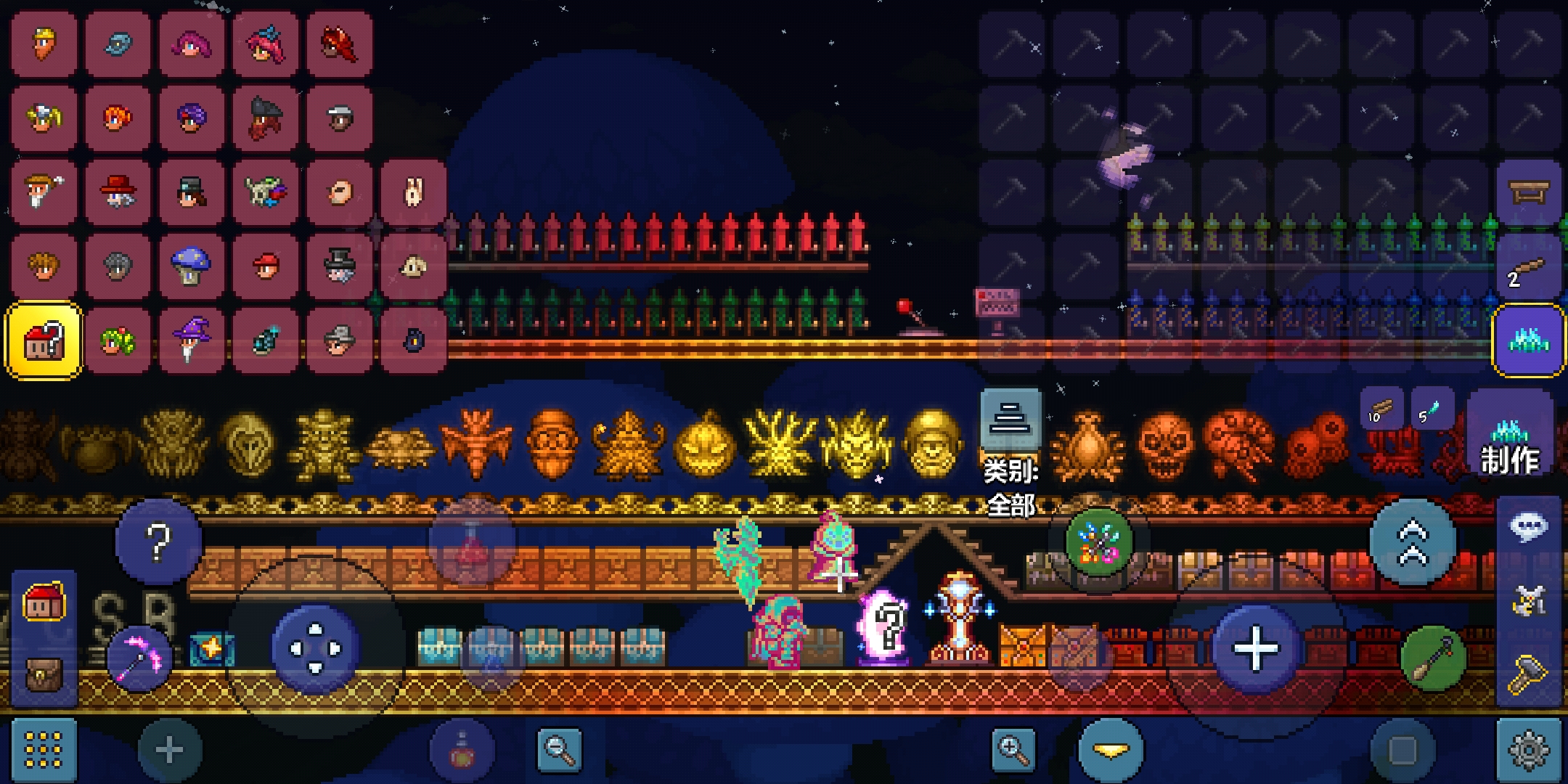Viewport: 1568px width, 784px height.
Task: Change the 类别 category filter
Action: [1010, 420]
